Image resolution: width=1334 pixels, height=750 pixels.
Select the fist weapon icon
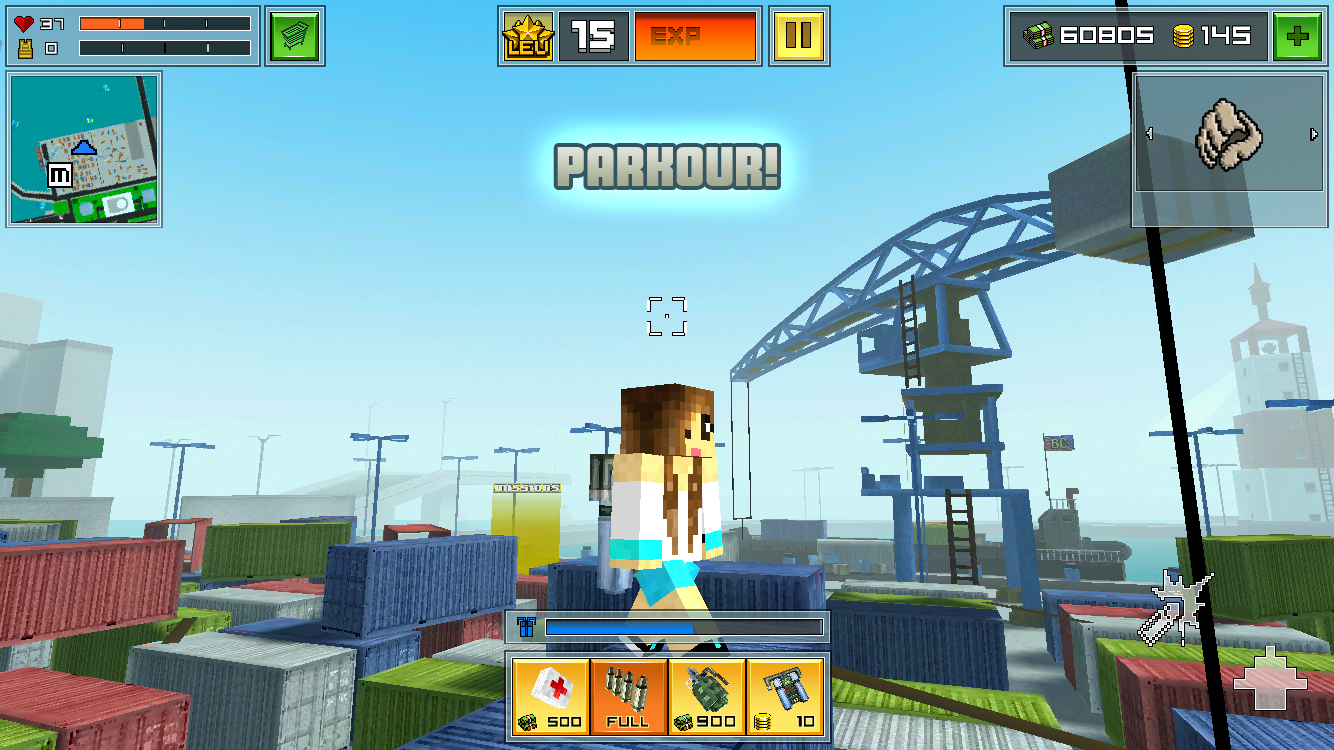click(1229, 134)
